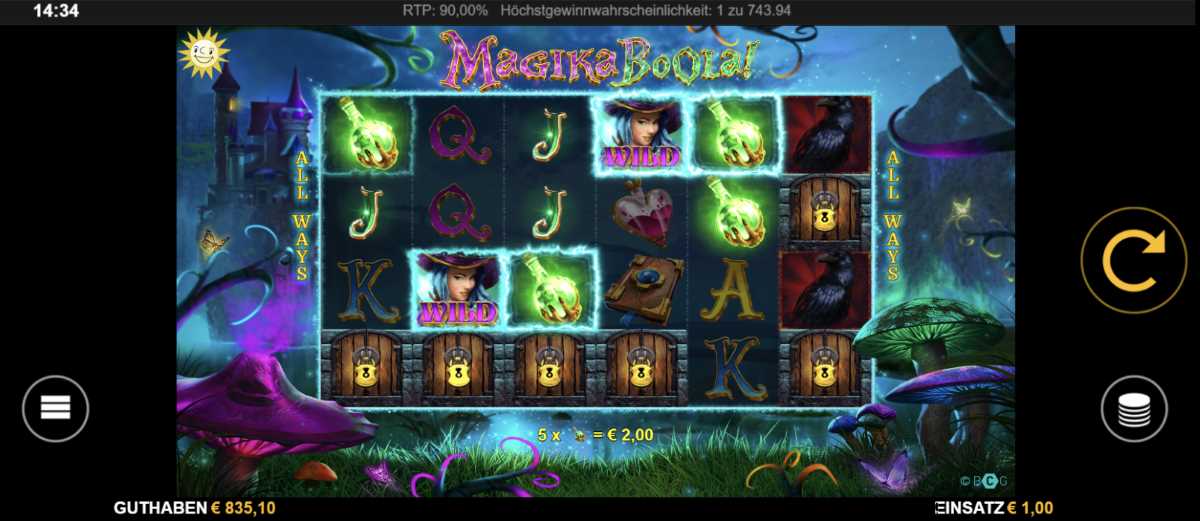Viewport: 1200px width, 521px height.
Task: Tap the smiling sun logo
Action: point(203,55)
